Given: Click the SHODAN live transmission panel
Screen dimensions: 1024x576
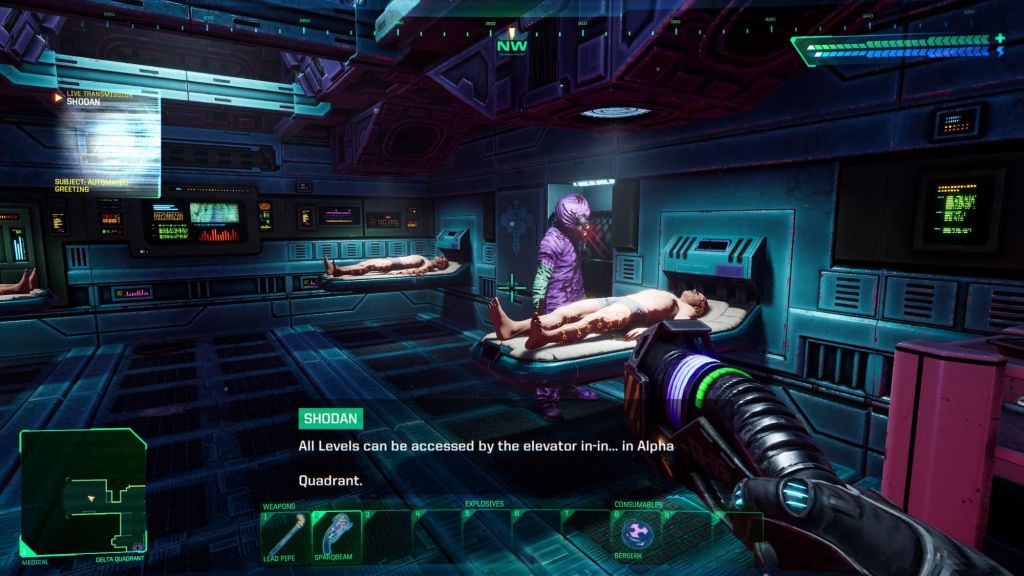Looking at the screenshot, I should [x=106, y=142].
